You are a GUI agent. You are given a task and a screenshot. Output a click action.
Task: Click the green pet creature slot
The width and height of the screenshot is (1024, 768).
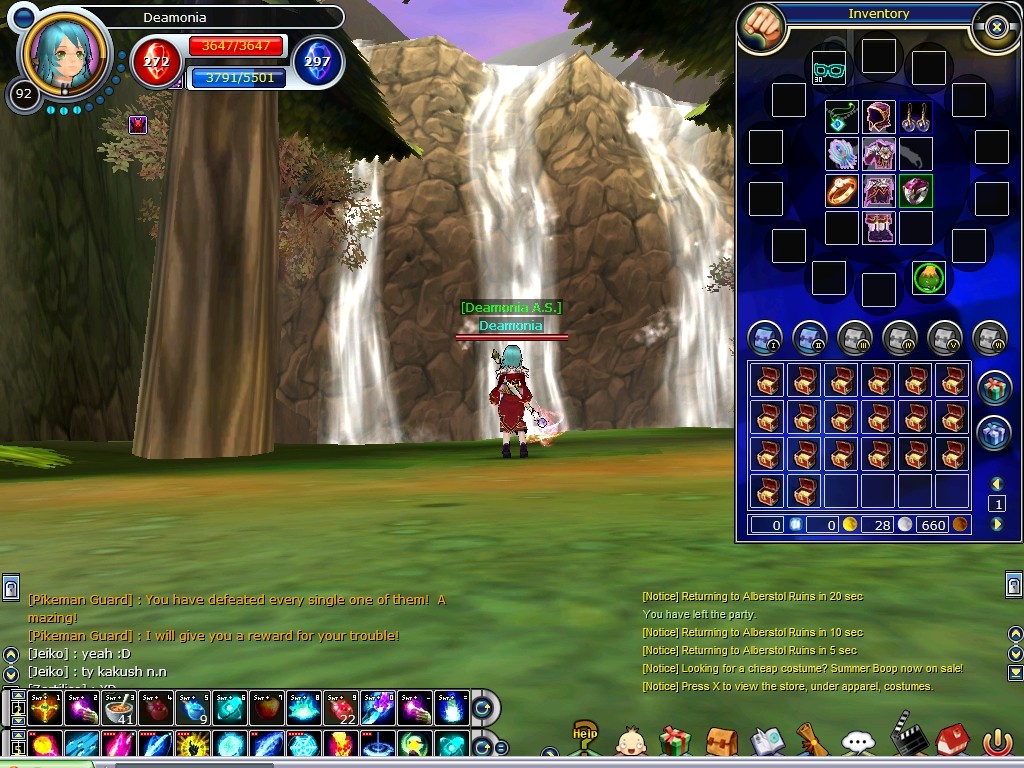point(929,278)
